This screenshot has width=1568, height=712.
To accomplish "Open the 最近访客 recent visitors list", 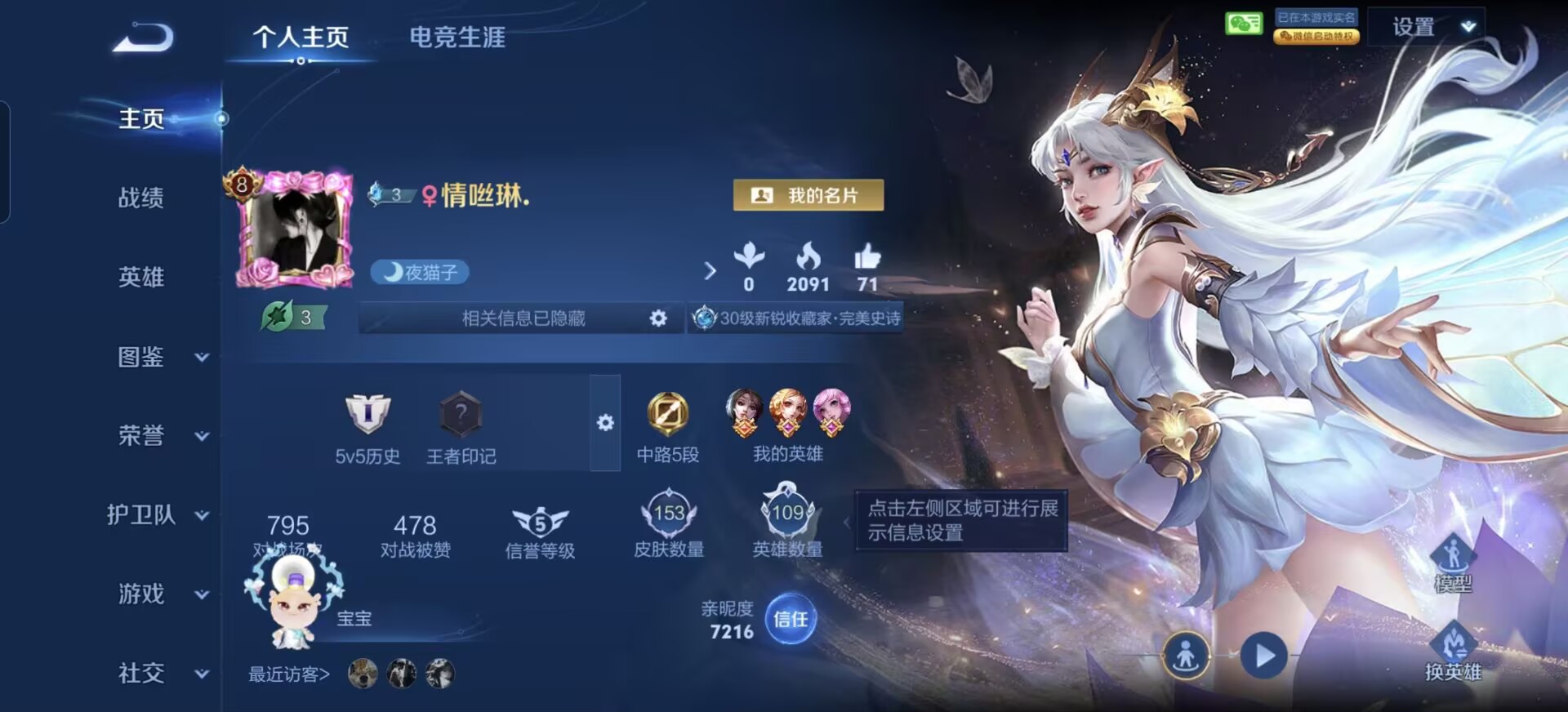I will [x=289, y=674].
